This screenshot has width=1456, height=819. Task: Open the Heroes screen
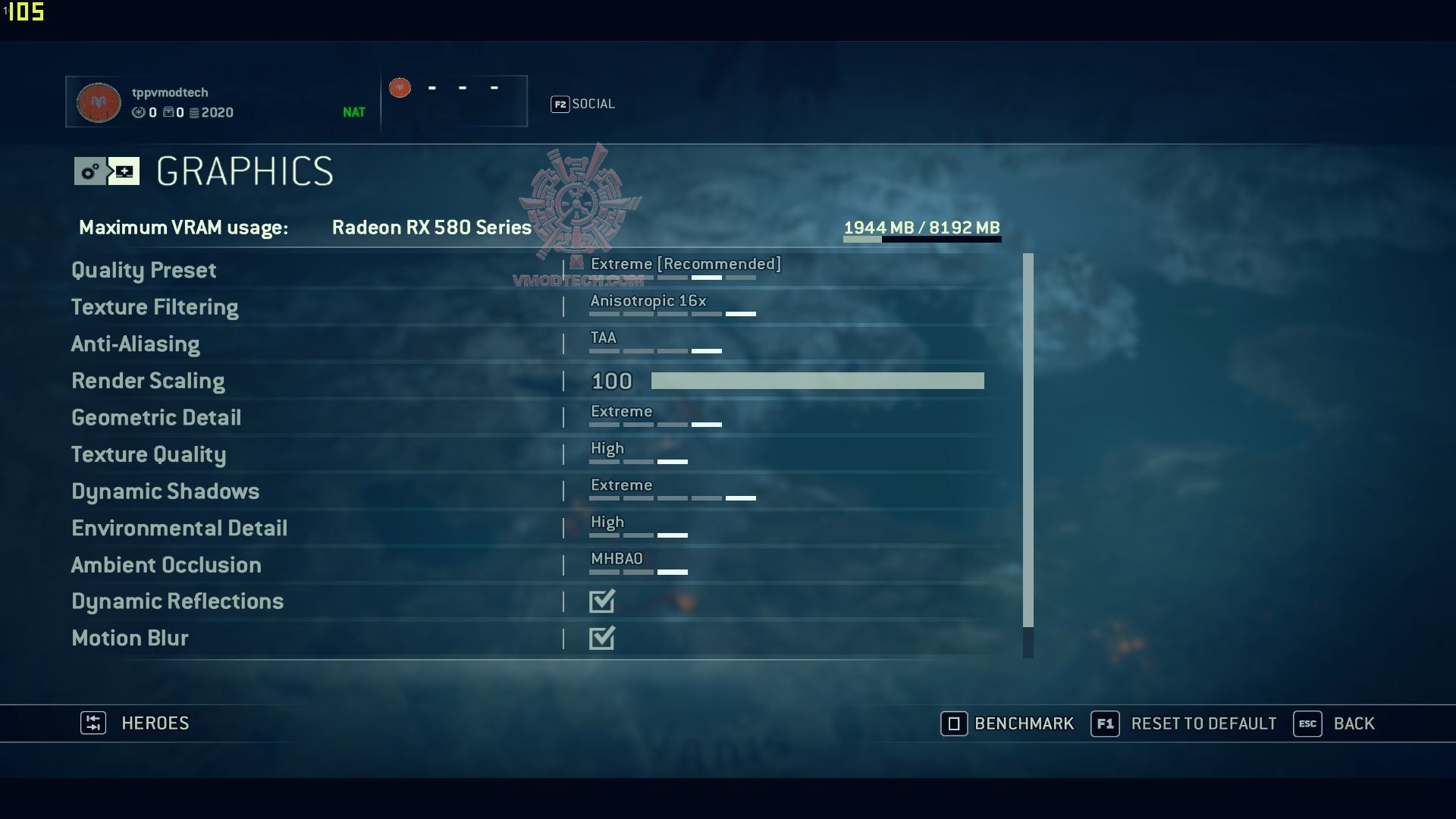pyautogui.click(x=135, y=723)
